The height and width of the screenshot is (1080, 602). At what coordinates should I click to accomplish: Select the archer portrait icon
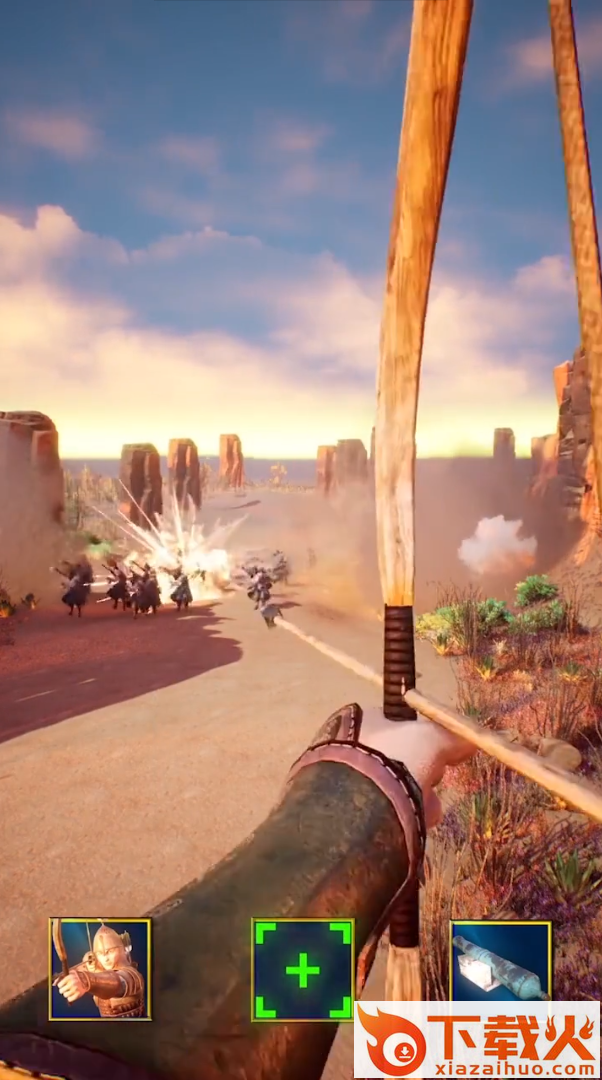pyautogui.click(x=100, y=968)
